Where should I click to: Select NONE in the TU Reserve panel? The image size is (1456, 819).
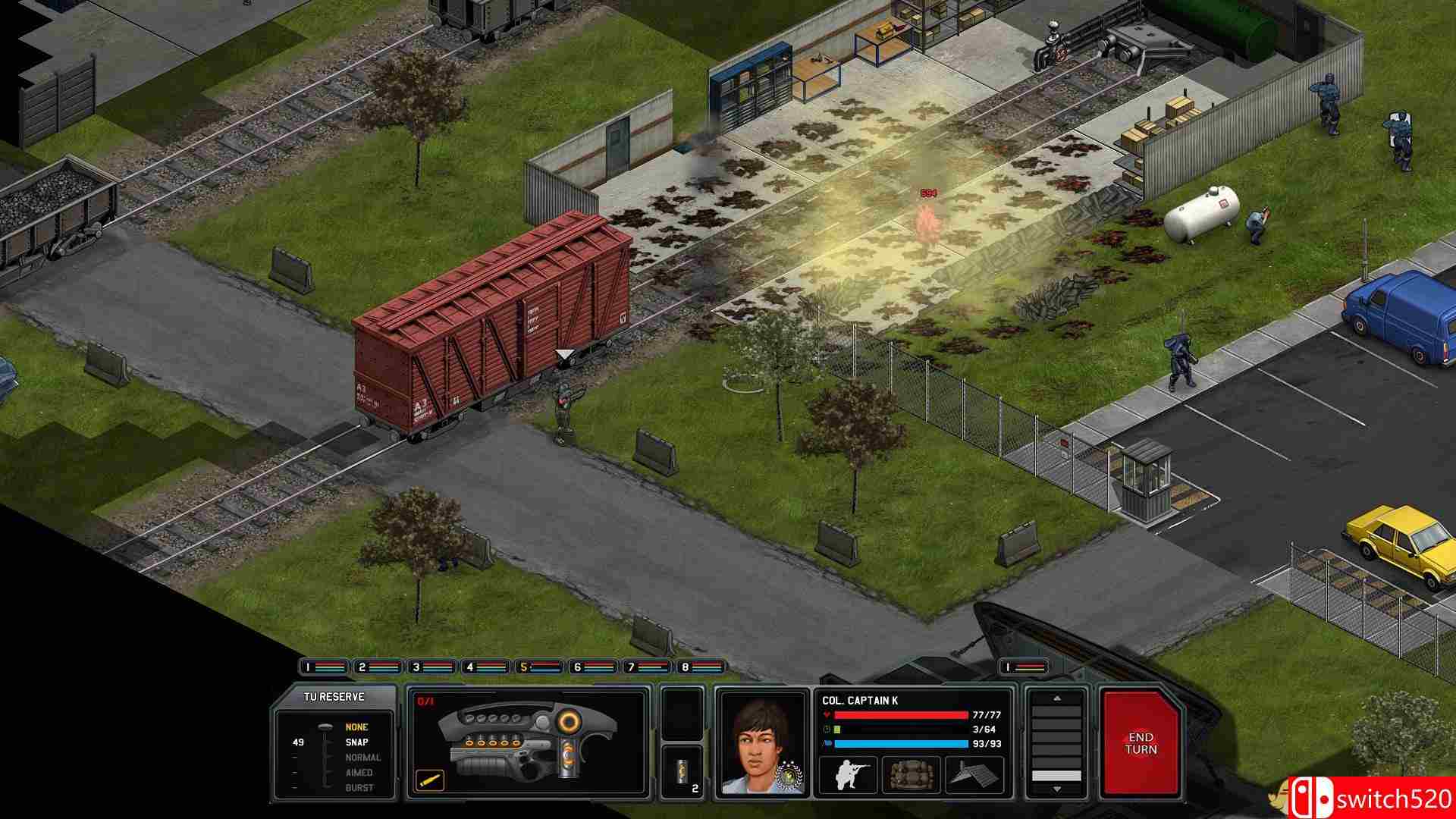point(356,726)
